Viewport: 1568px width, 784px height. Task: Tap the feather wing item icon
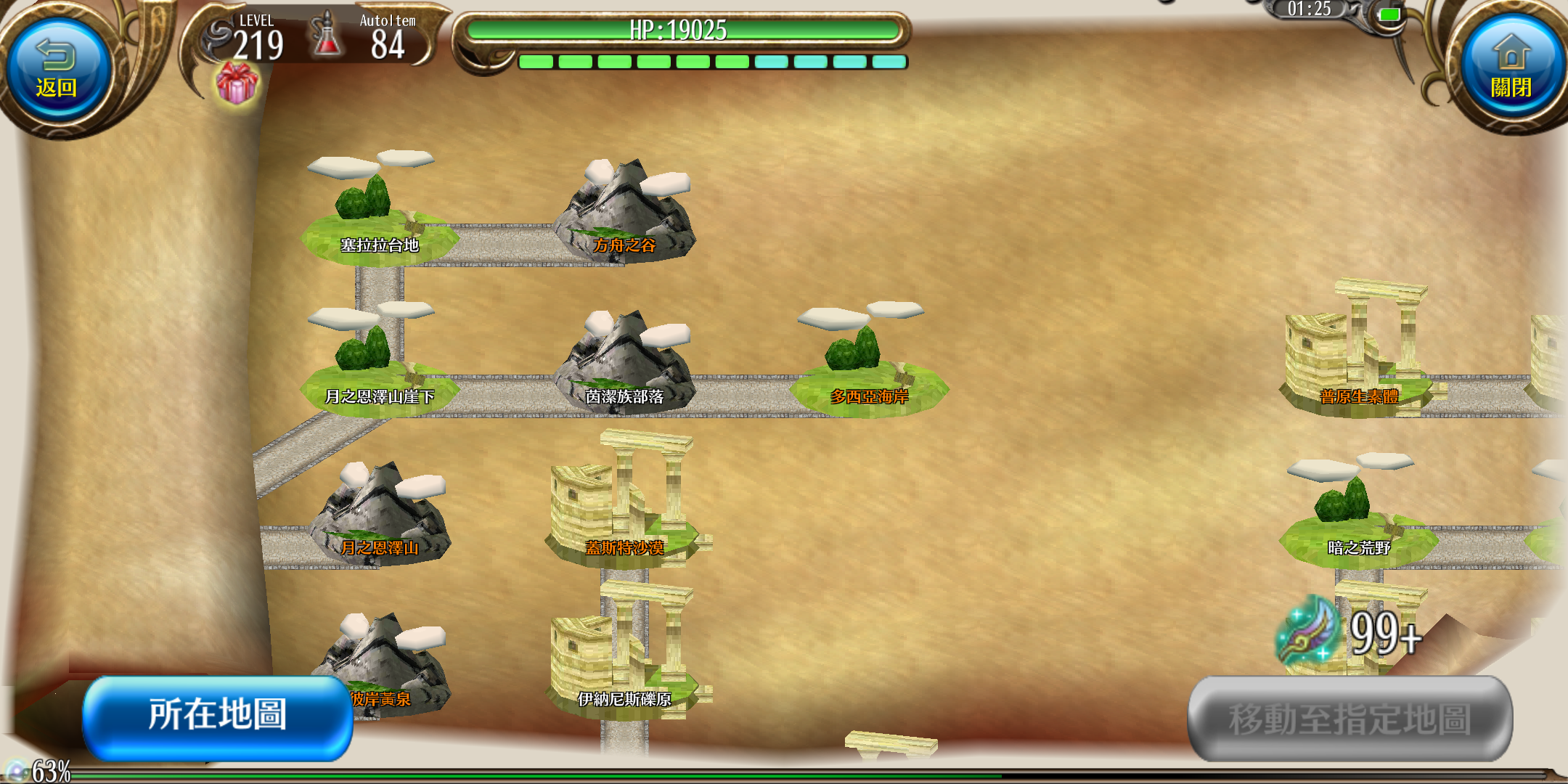1308,632
